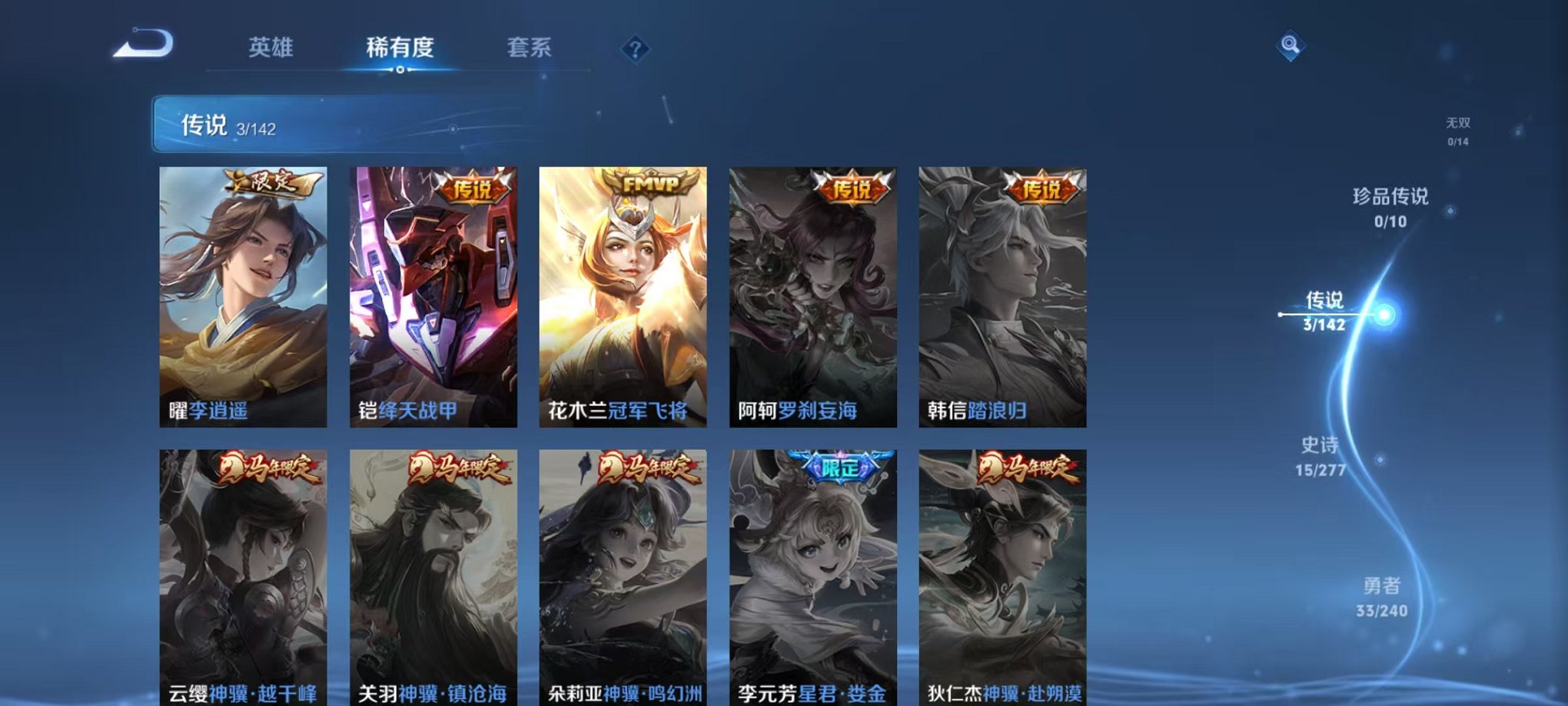Select 无双 rarity on right sidebar

coord(1457,128)
